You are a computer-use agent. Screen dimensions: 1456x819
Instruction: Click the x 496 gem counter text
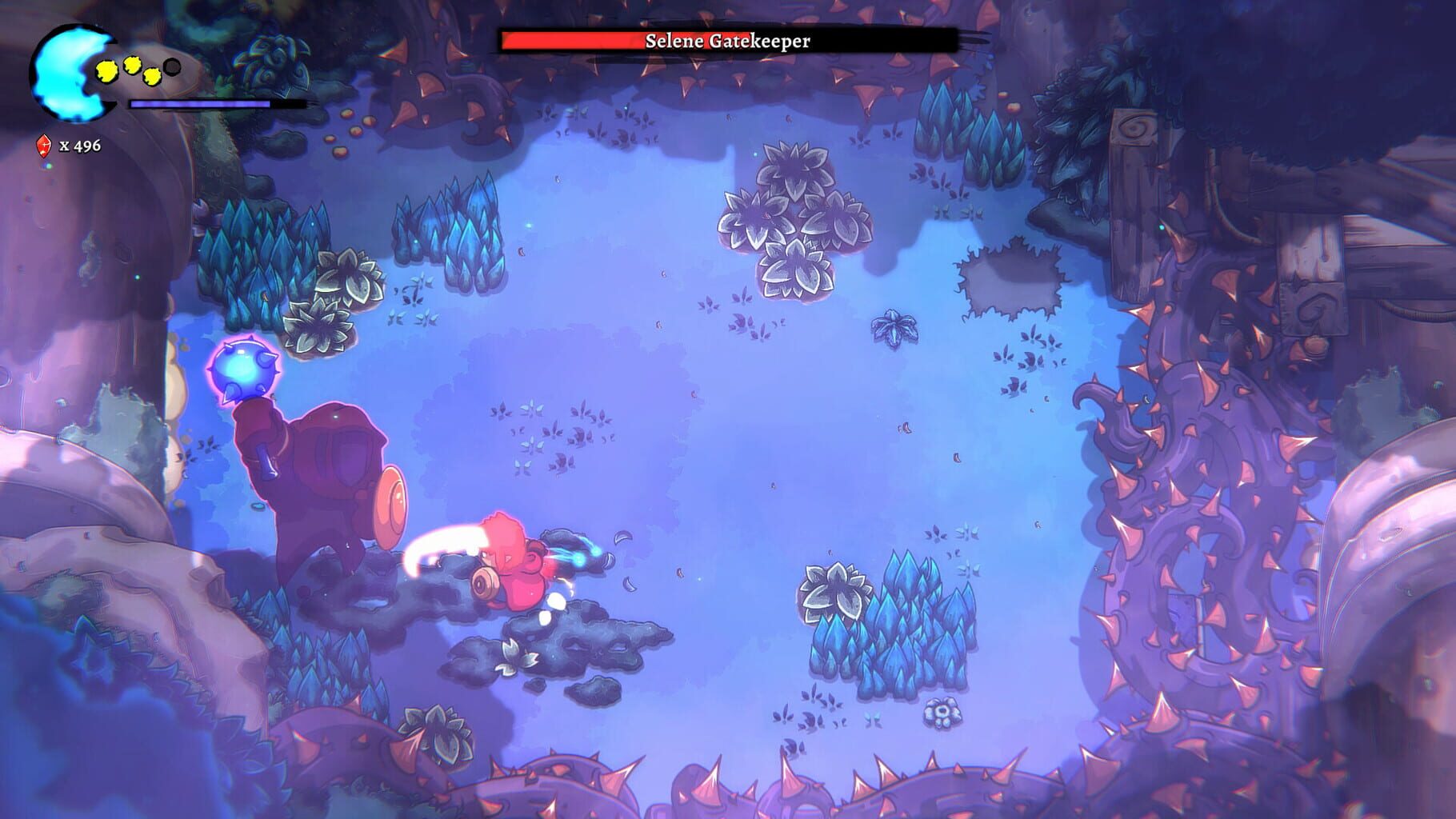pyautogui.click(x=78, y=146)
